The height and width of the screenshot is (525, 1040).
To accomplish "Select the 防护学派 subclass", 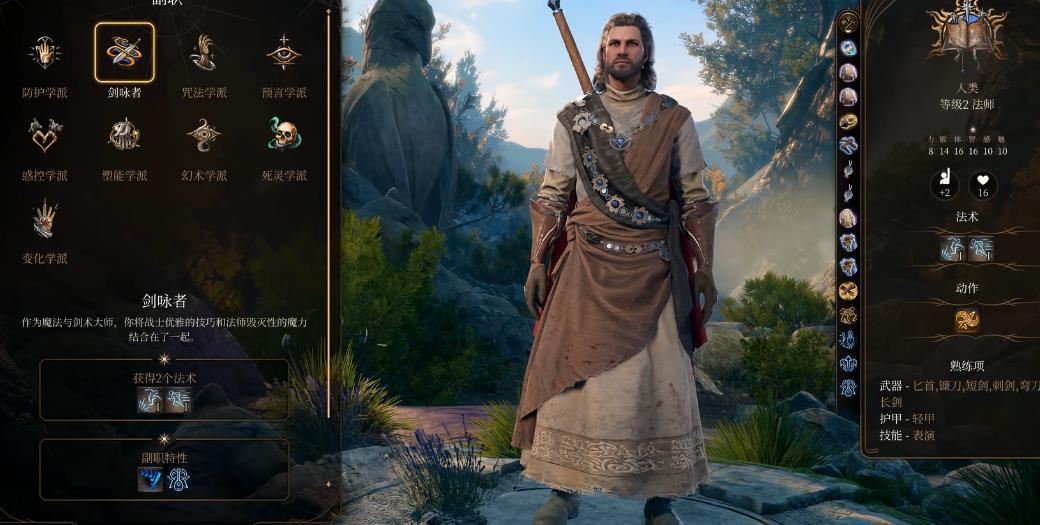I will [45, 52].
